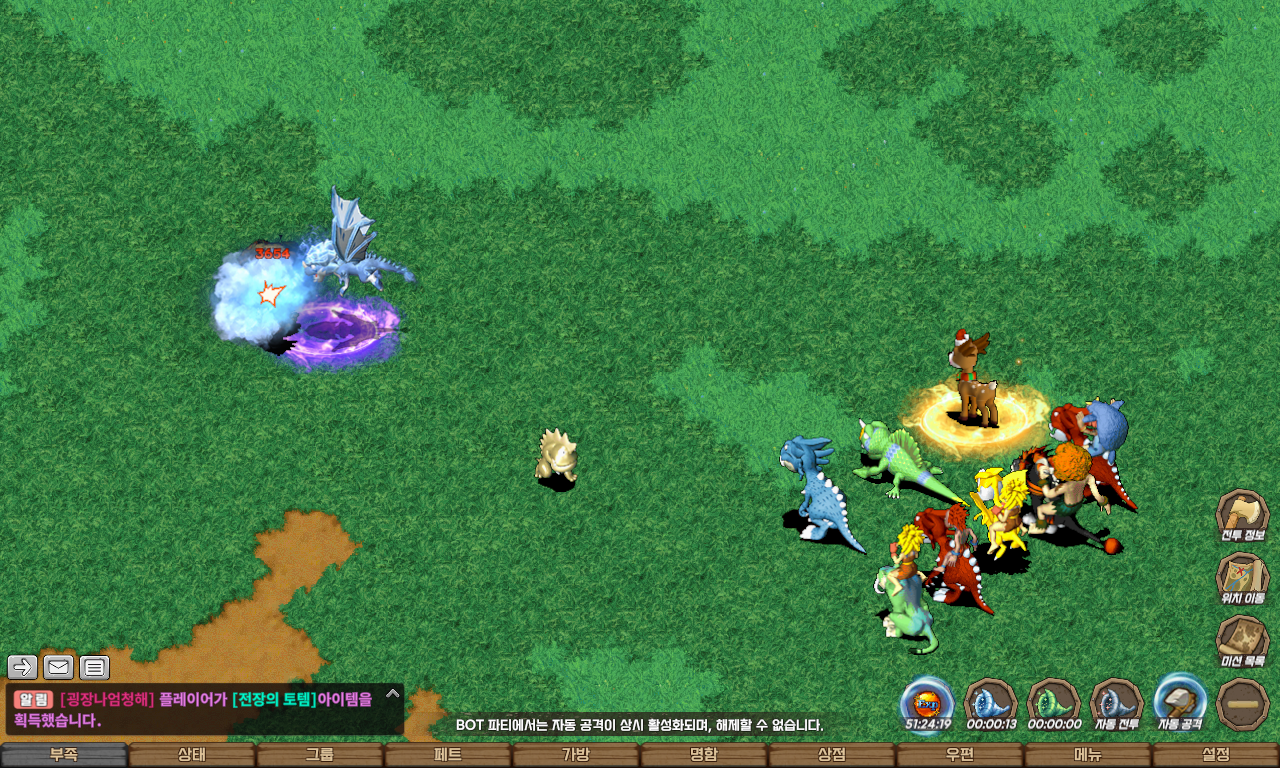Viewport: 1280px width, 768px height.
Task: Collapse the icon bar with minus button
Action: point(1244,704)
